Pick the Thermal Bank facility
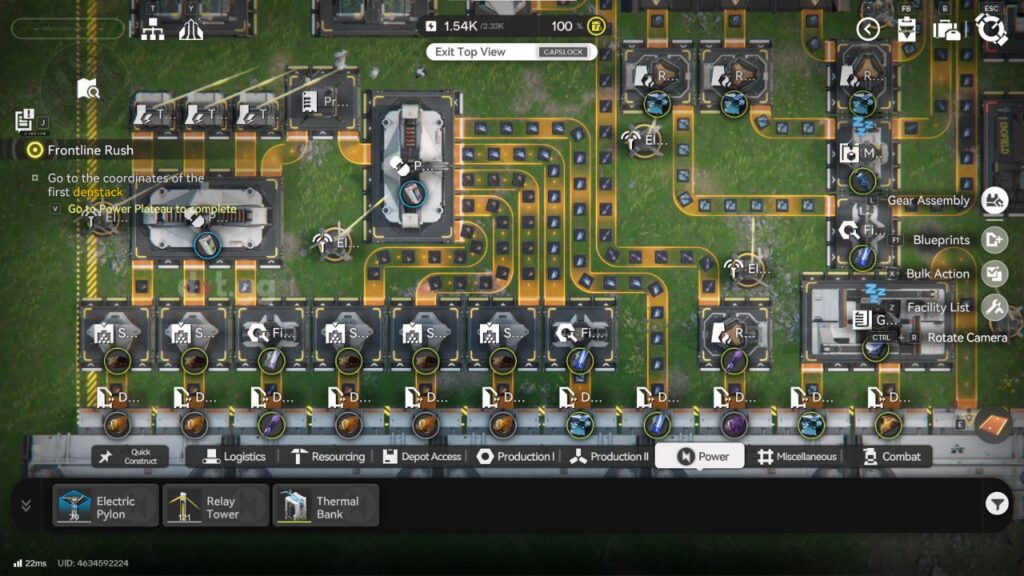1024x576 pixels. tap(326, 505)
